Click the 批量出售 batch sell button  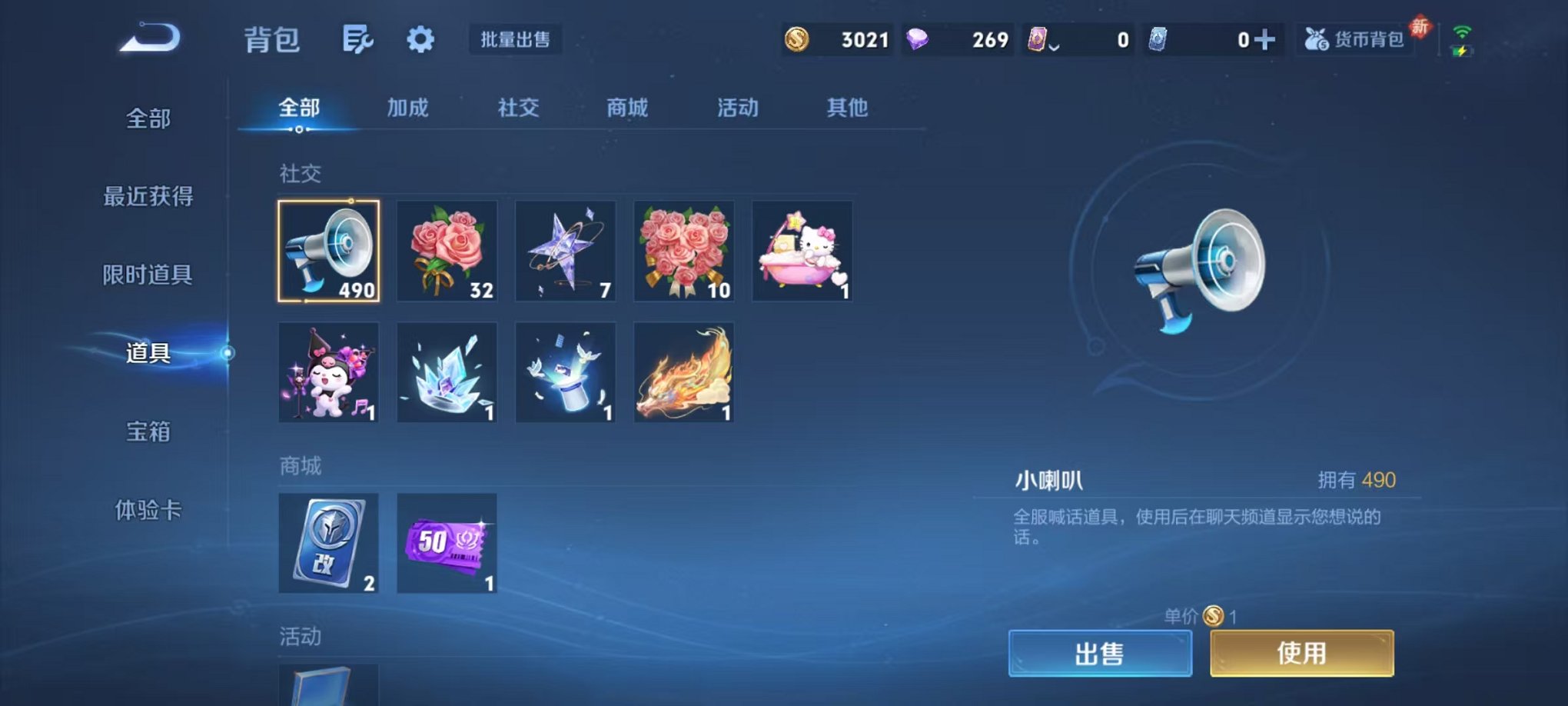517,41
